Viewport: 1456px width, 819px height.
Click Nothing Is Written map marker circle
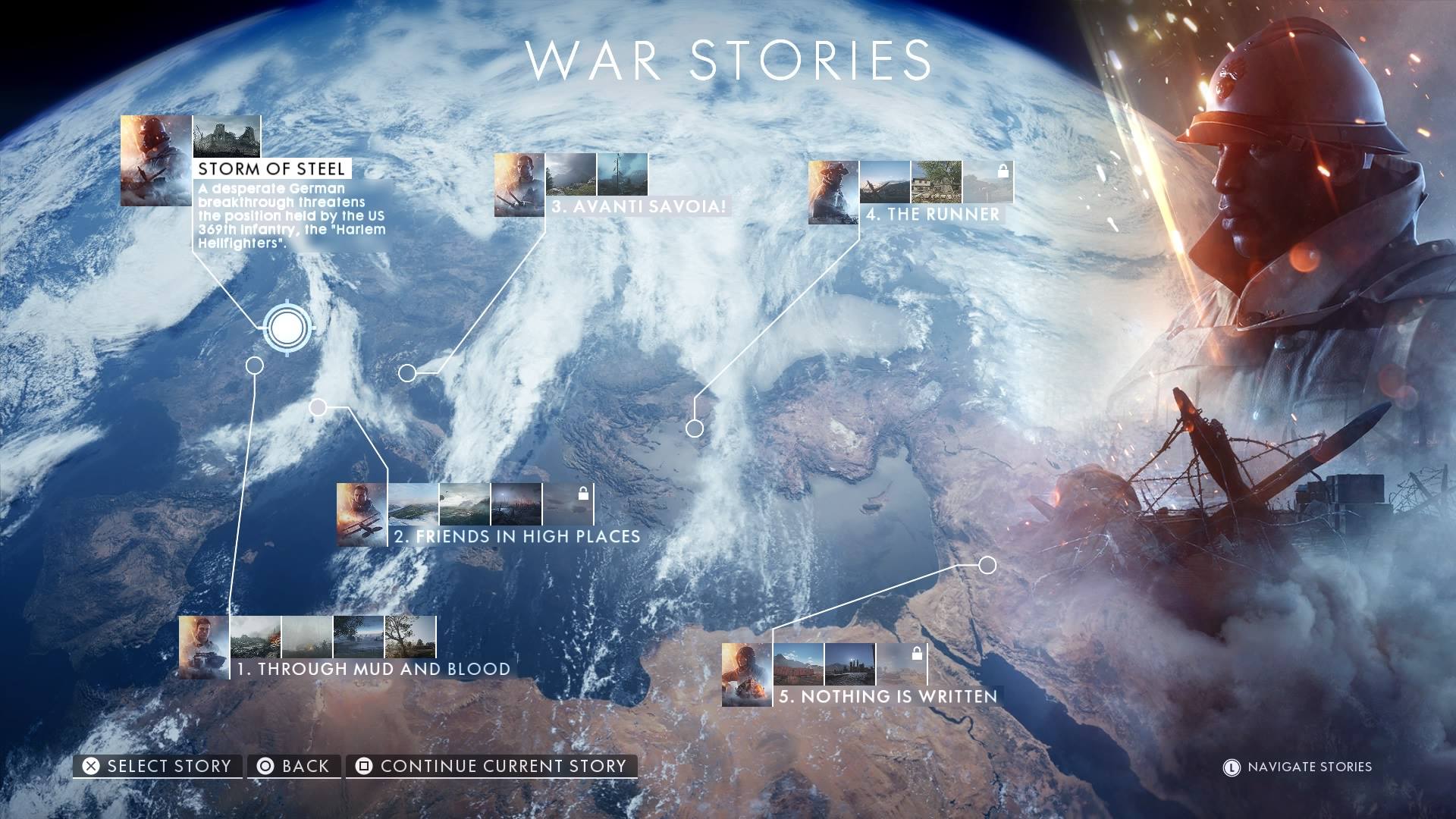pyautogui.click(x=987, y=565)
